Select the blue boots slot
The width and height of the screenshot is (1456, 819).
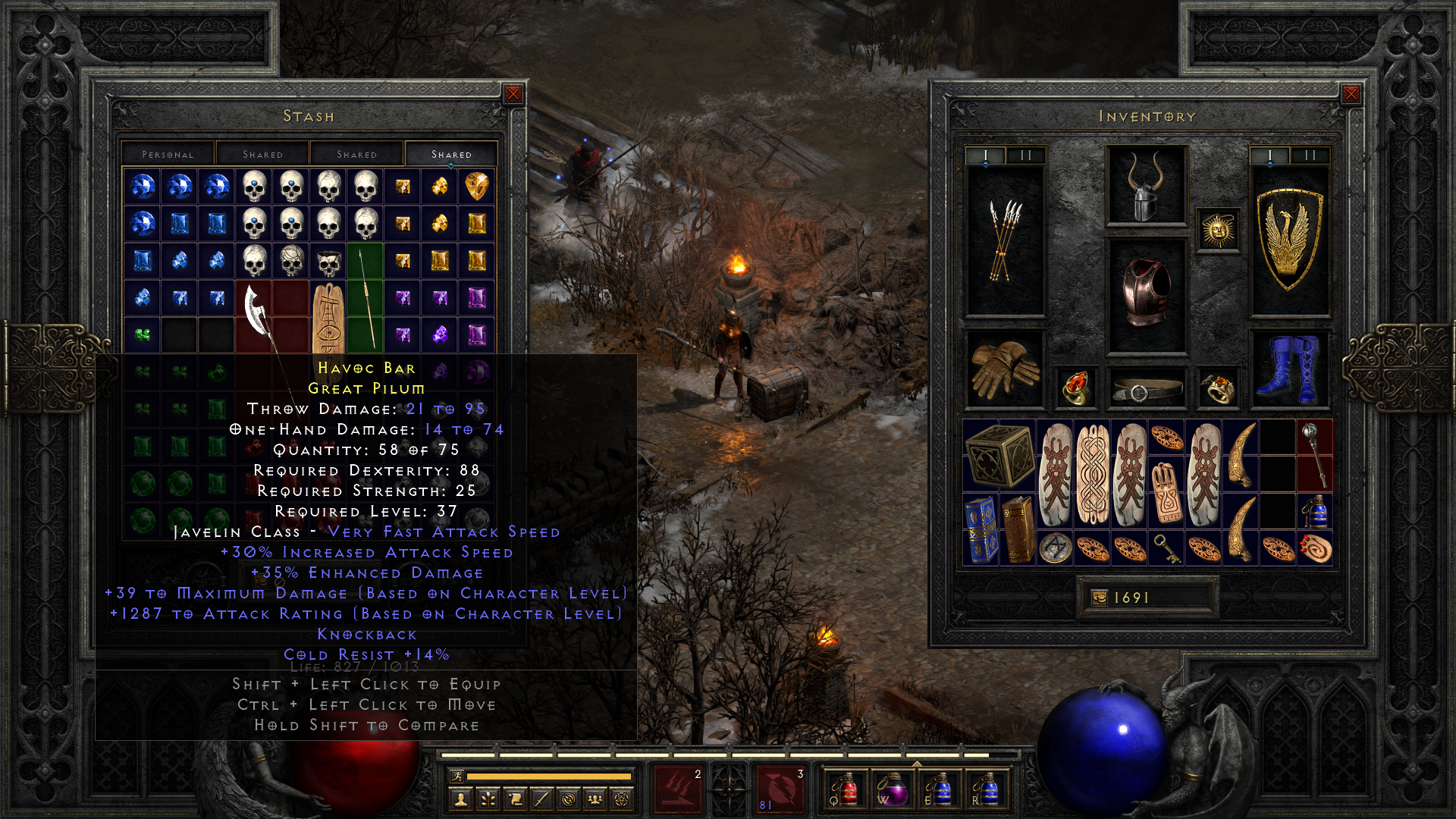click(1289, 369)
